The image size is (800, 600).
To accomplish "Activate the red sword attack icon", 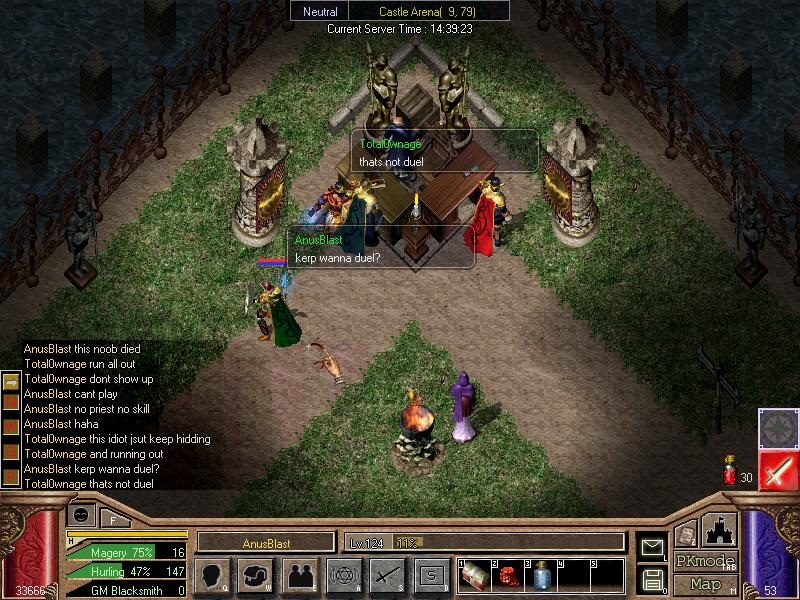I will point(776,468).
